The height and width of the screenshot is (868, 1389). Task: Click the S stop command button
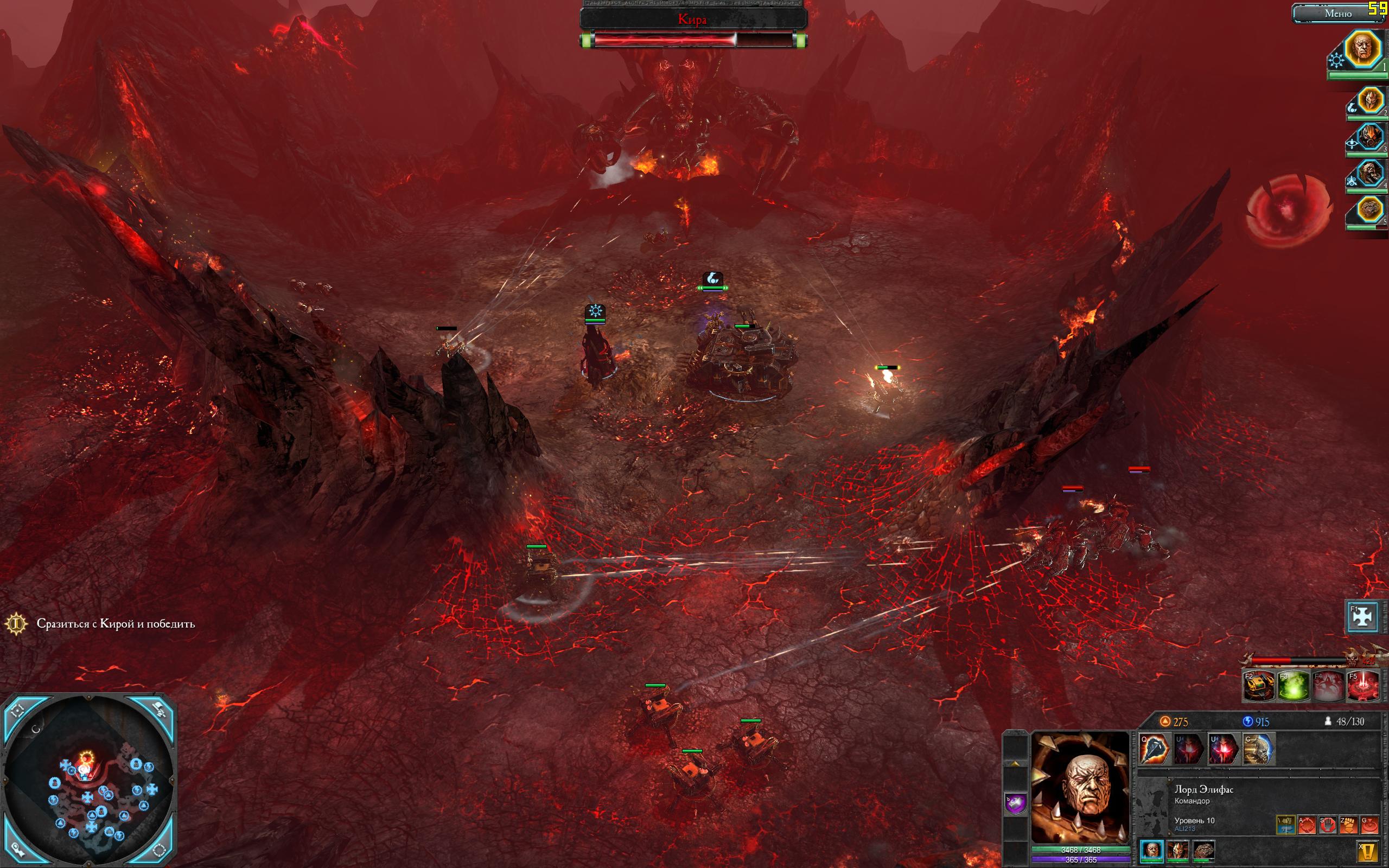pyautogui.click(x=1328, y=825)
